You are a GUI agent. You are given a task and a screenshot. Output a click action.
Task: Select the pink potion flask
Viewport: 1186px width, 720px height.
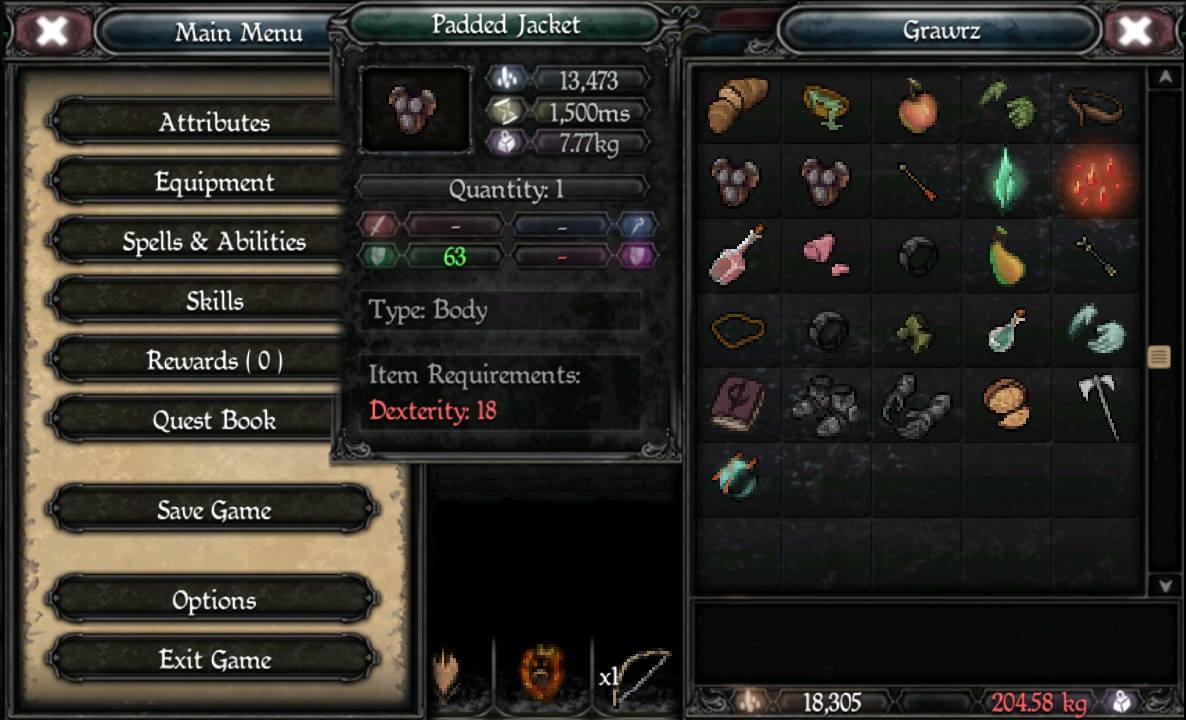[738, 255]
